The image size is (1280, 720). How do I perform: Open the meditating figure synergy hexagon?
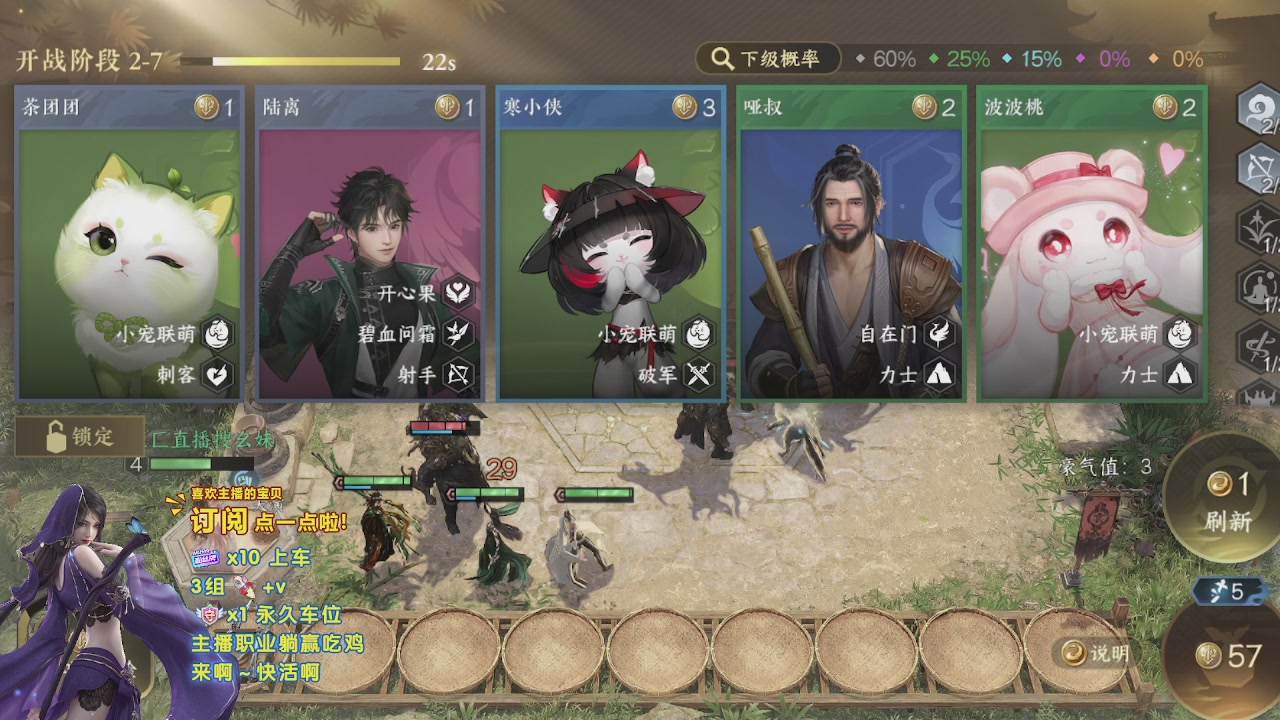(x=1257, y=289)
